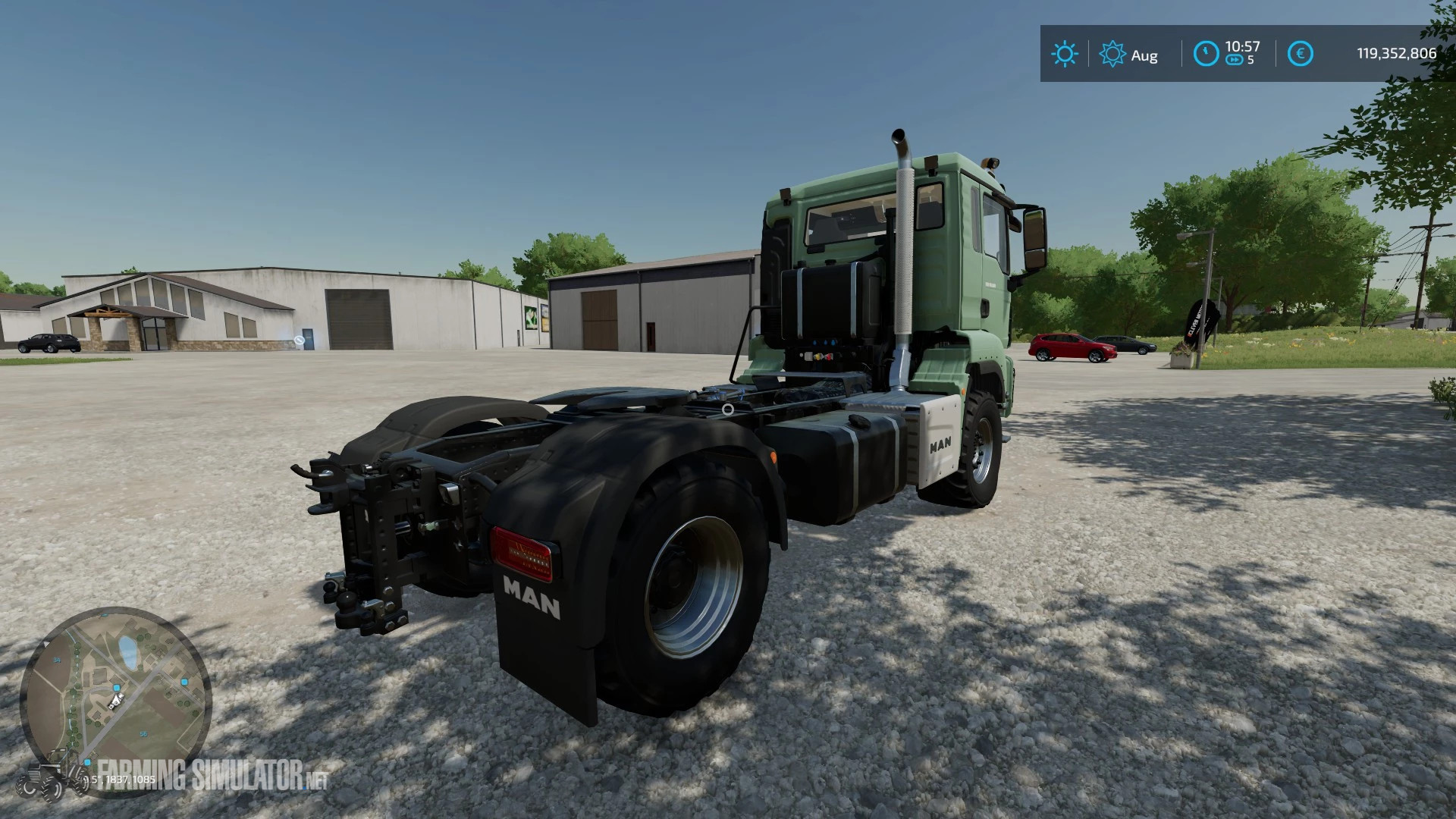
Task: Click field number 56 on the minimap
Action: pyautogui.click(x=143, y=733)
